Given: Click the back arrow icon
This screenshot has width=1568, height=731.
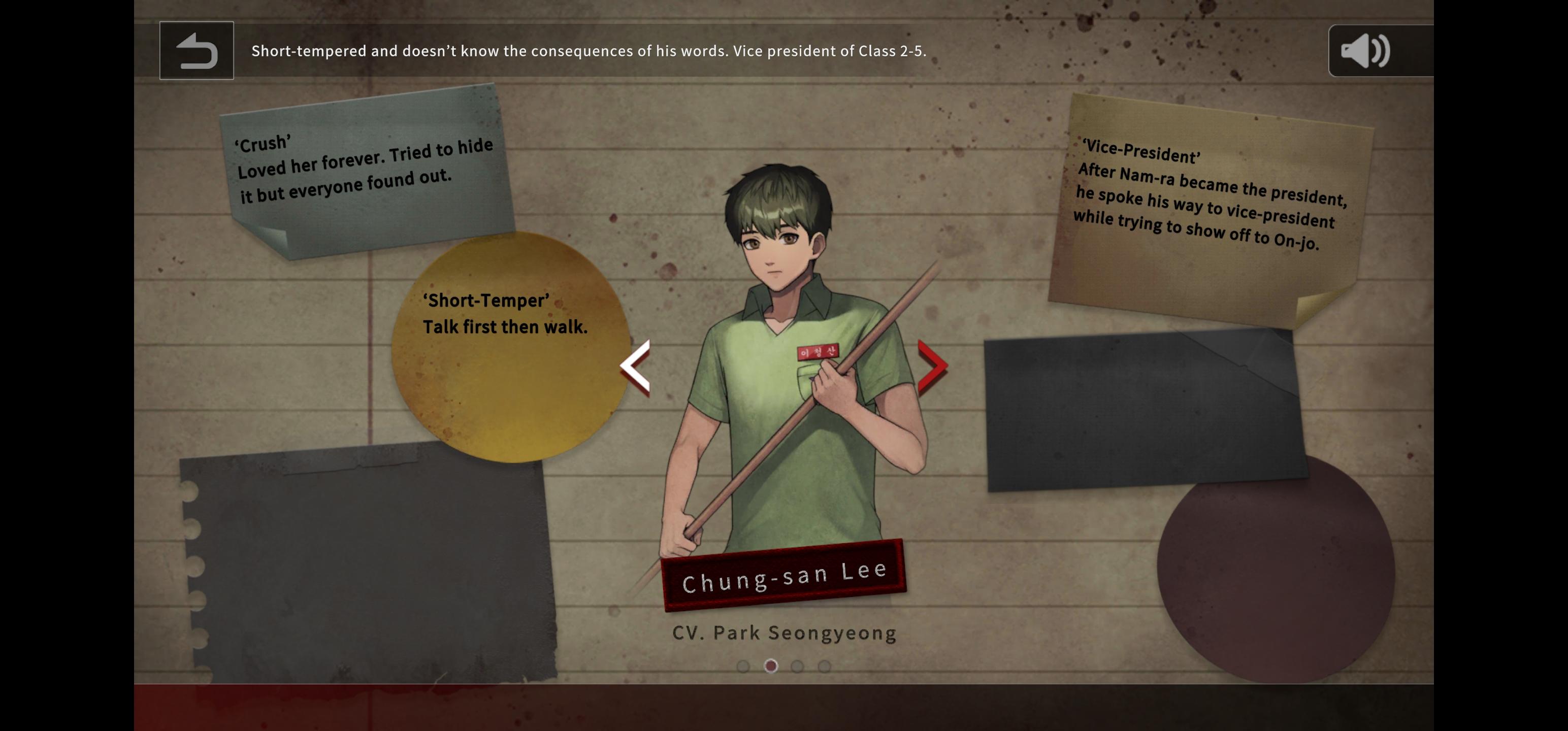Looking at the screenshot, I should (196, 51).
